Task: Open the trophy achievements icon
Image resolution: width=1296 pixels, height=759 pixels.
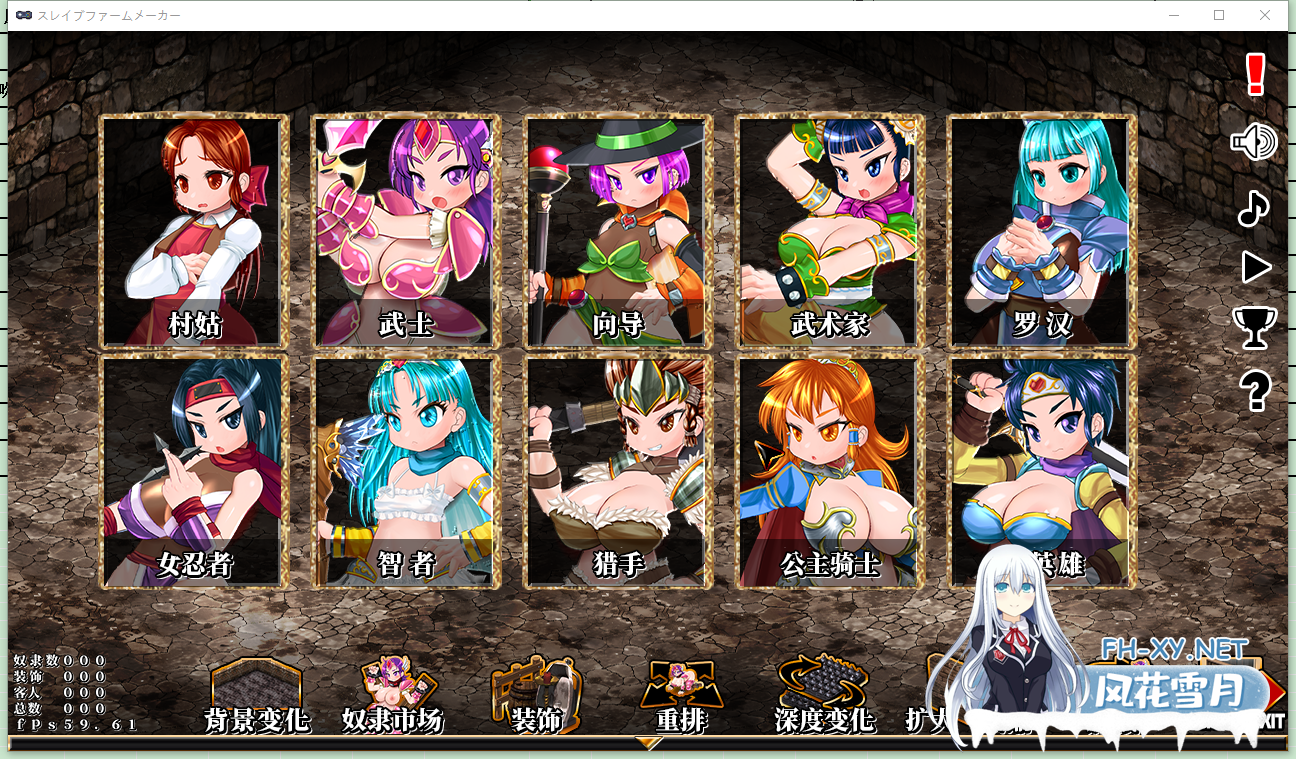Action: coord(1254,327)
